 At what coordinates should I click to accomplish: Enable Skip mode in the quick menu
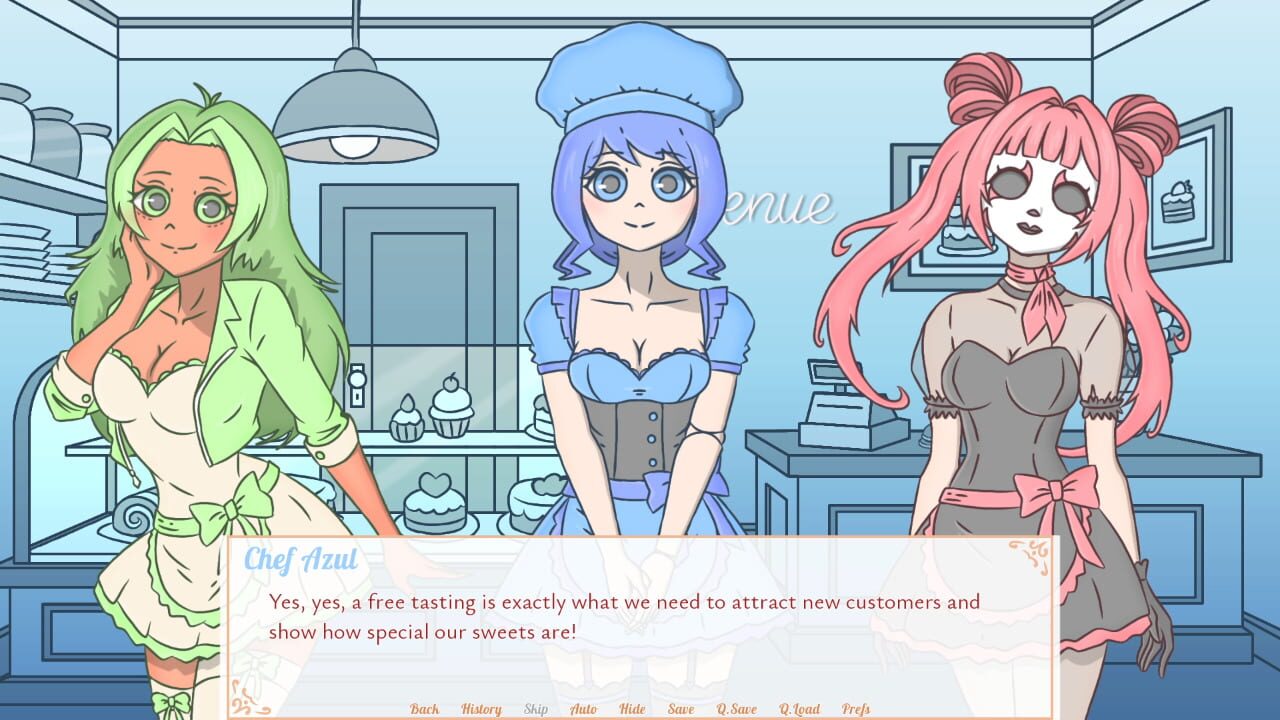pyautogui.click(x=534, y=708)
